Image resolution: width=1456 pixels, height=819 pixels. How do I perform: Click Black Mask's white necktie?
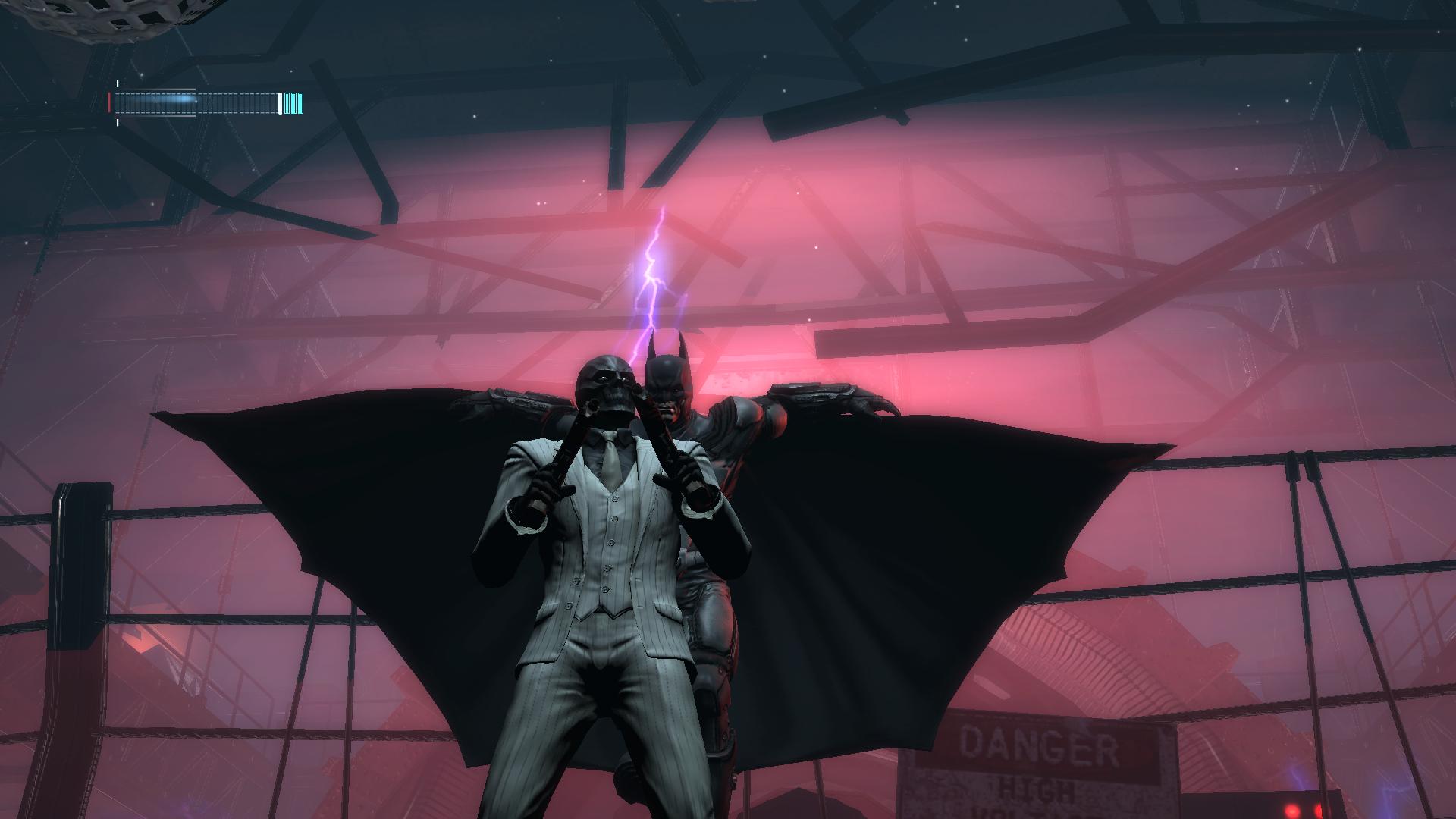pos(611,463)
